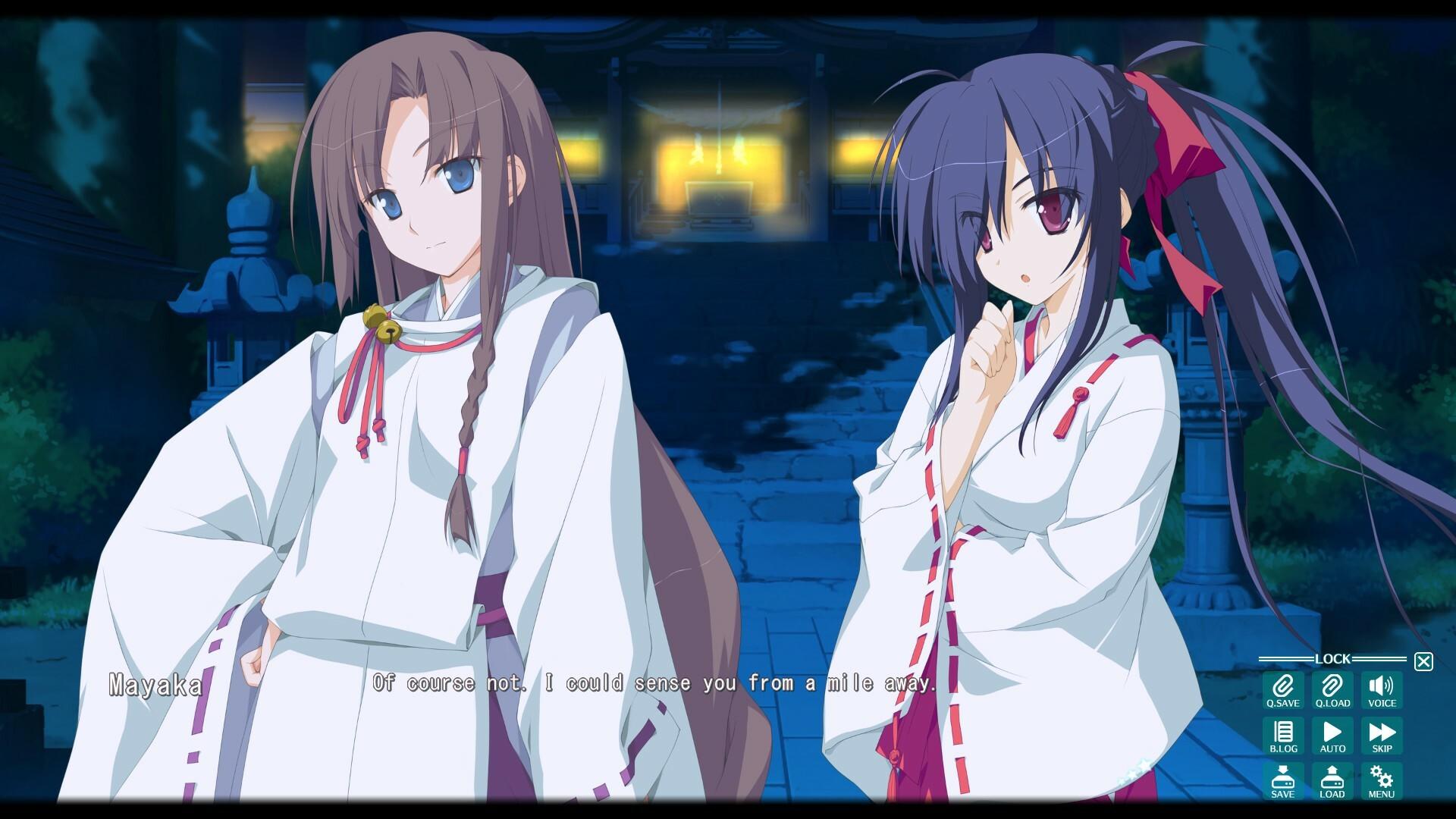Mute the character voice playback
Screen dimensions: 1456x819
coord(1383,690)
